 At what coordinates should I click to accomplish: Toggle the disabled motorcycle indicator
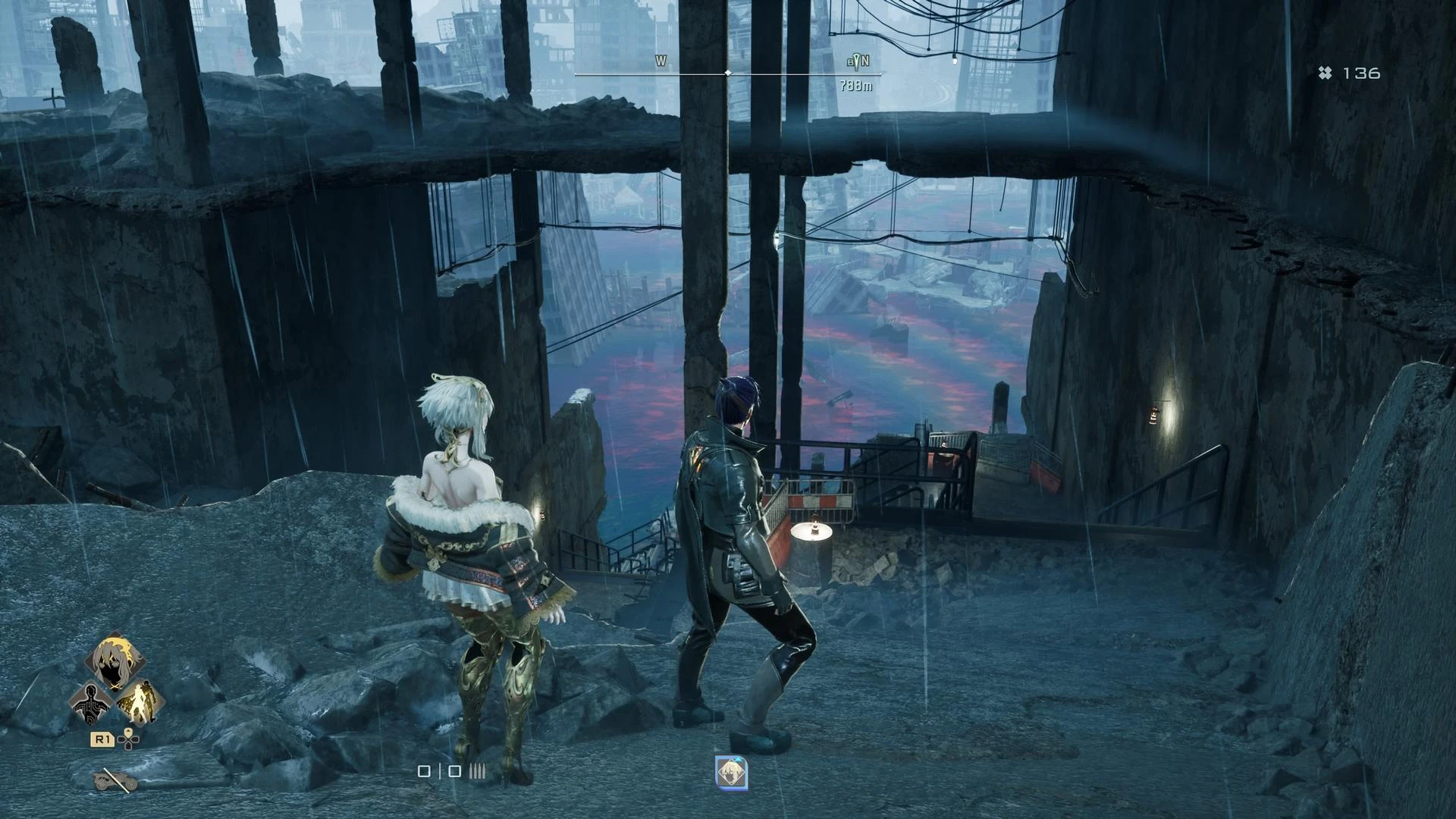tap(114, 780)
